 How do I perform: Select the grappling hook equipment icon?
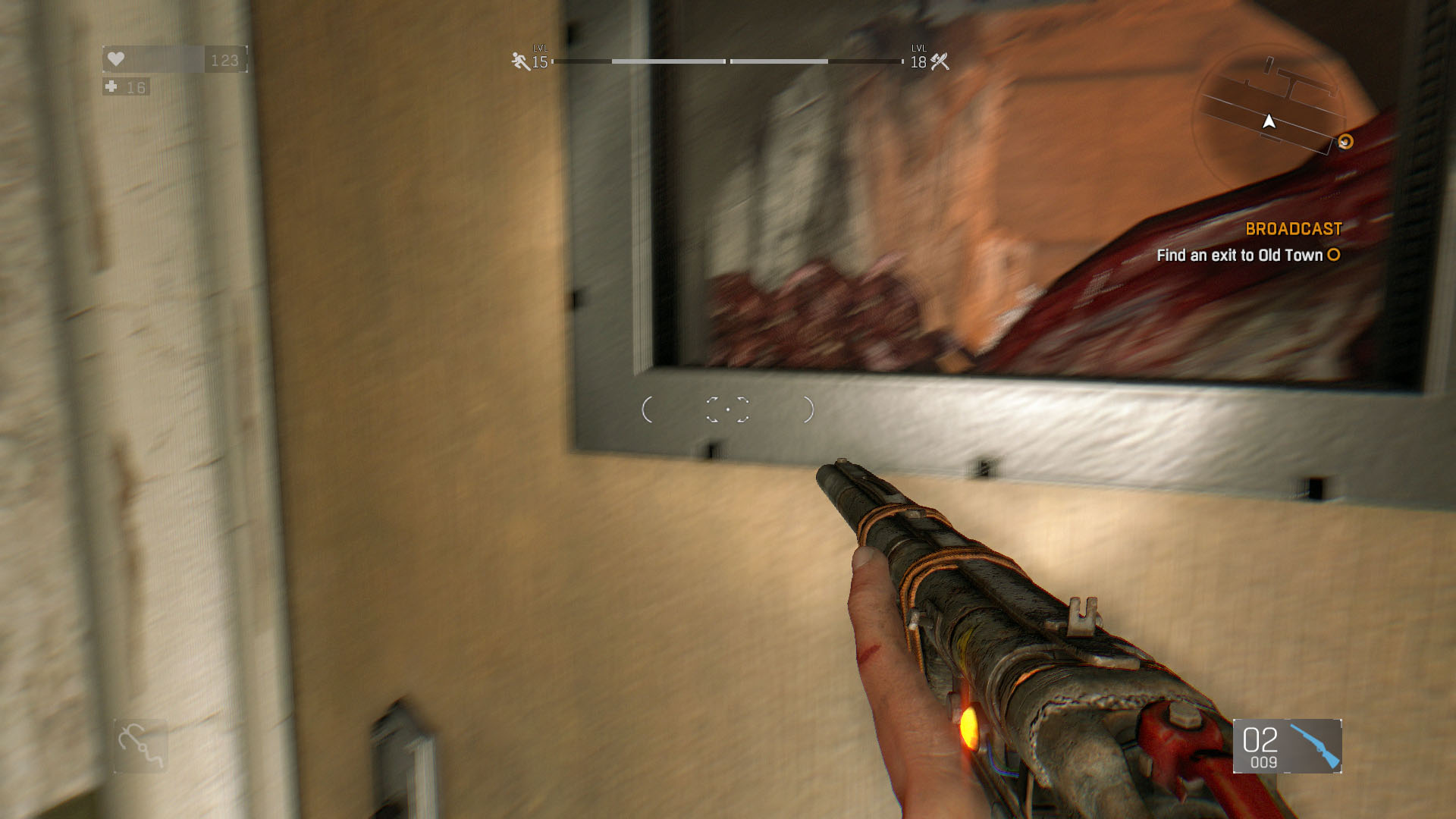click(140, 745)
